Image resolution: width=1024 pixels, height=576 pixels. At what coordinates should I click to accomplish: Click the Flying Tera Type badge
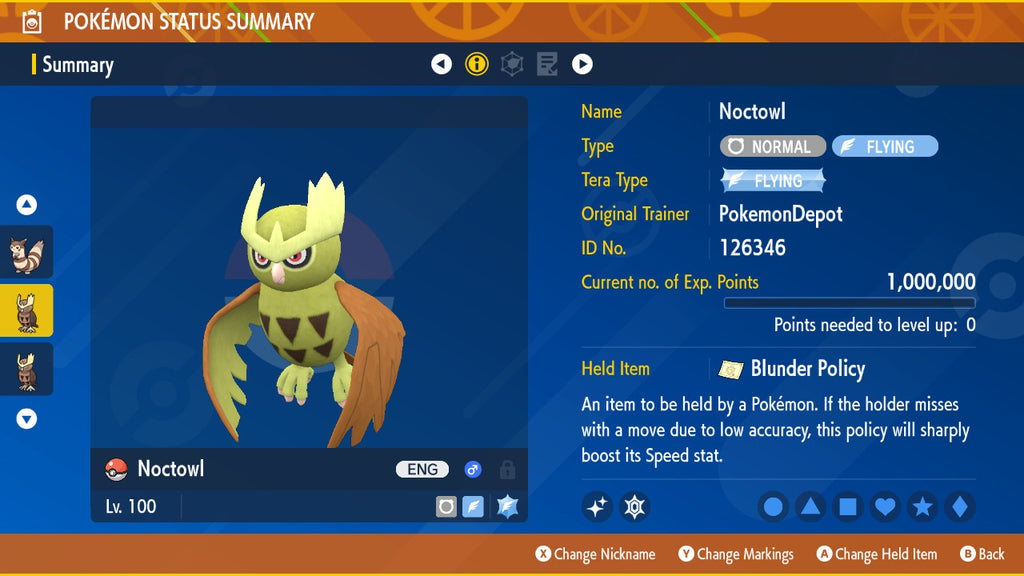coord(773,181)
